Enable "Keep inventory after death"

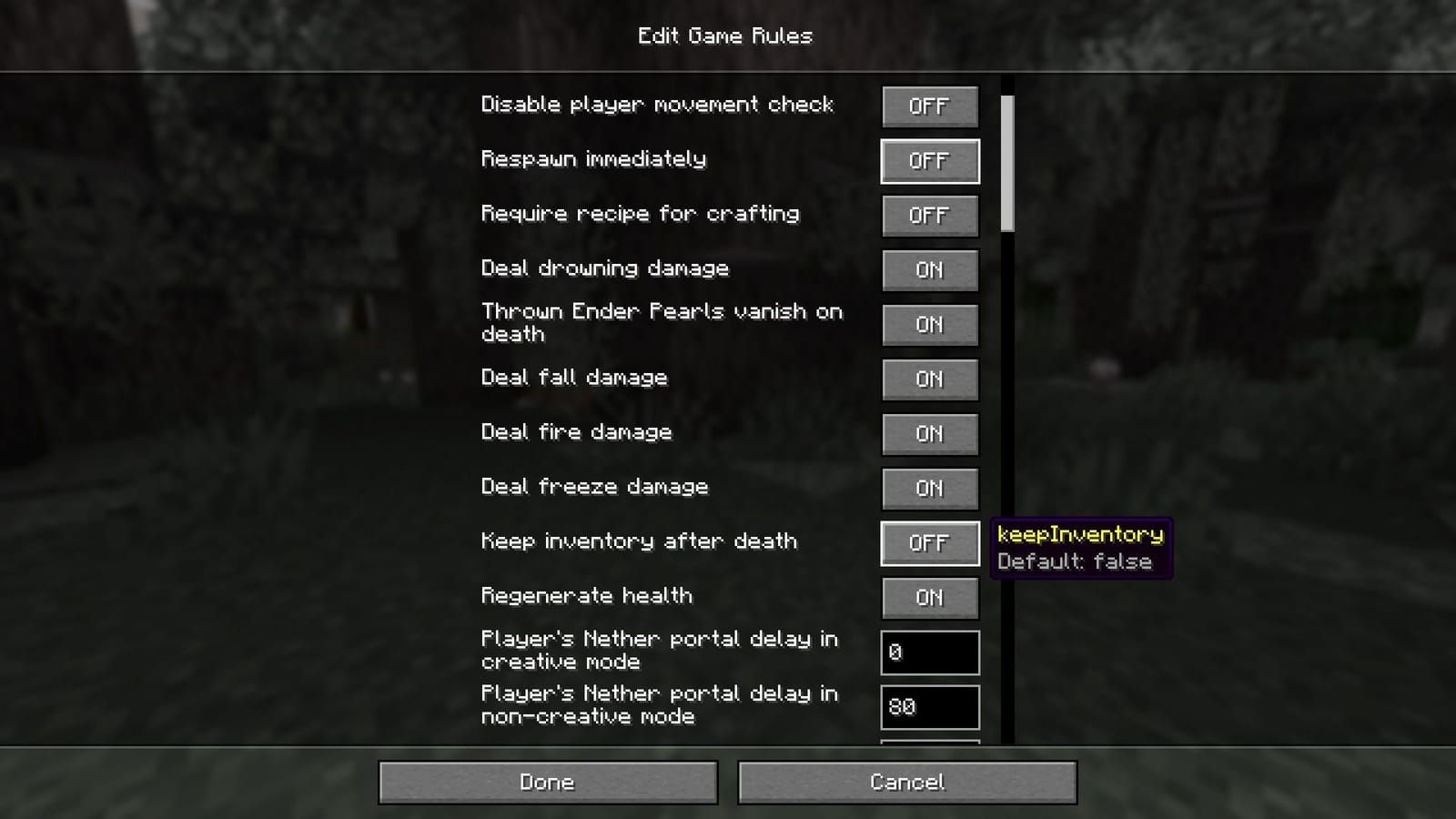[x=929, y=543]
